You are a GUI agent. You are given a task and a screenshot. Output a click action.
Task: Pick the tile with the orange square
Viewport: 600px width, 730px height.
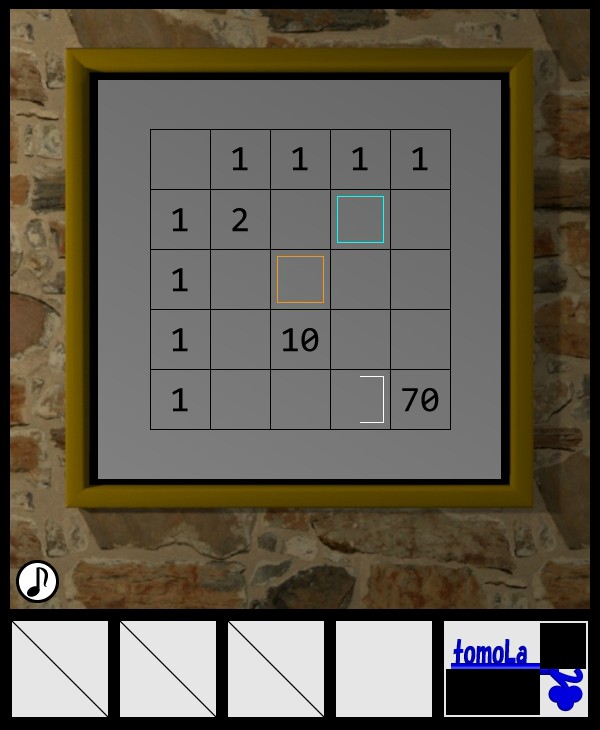[300, 280]
